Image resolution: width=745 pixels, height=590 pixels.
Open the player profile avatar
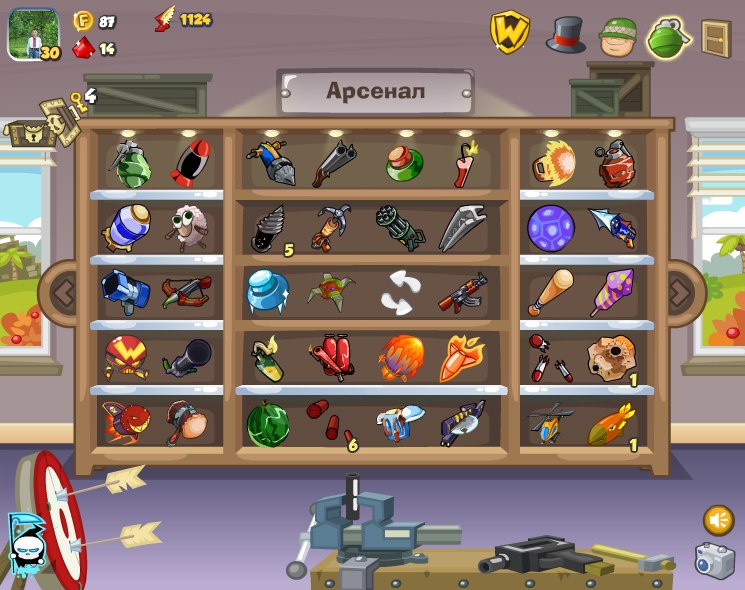33,35
